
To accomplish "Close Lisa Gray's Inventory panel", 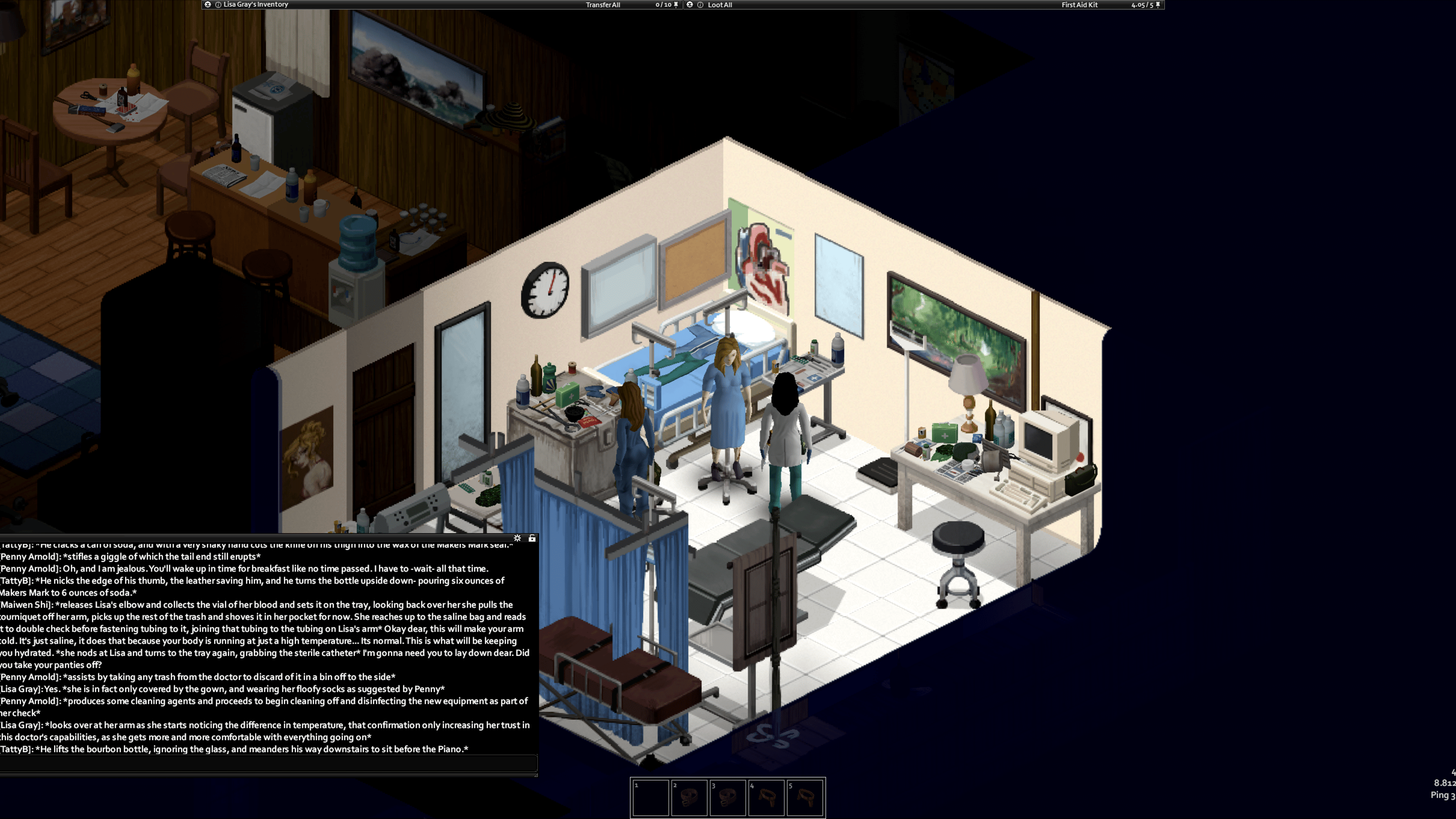I will [x=208, y=5].
